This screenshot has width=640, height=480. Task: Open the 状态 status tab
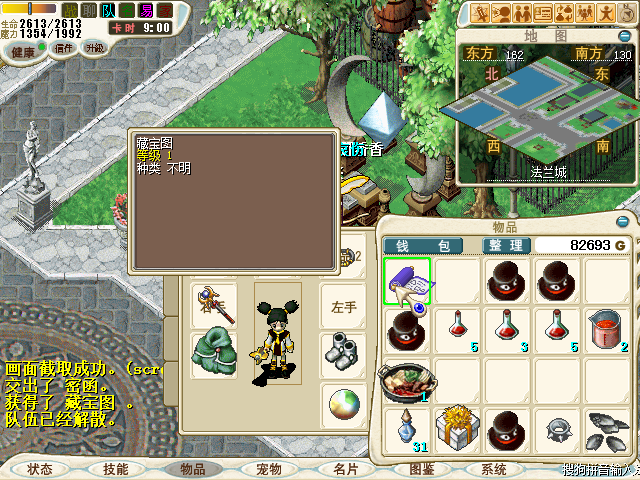pos(40,468)
